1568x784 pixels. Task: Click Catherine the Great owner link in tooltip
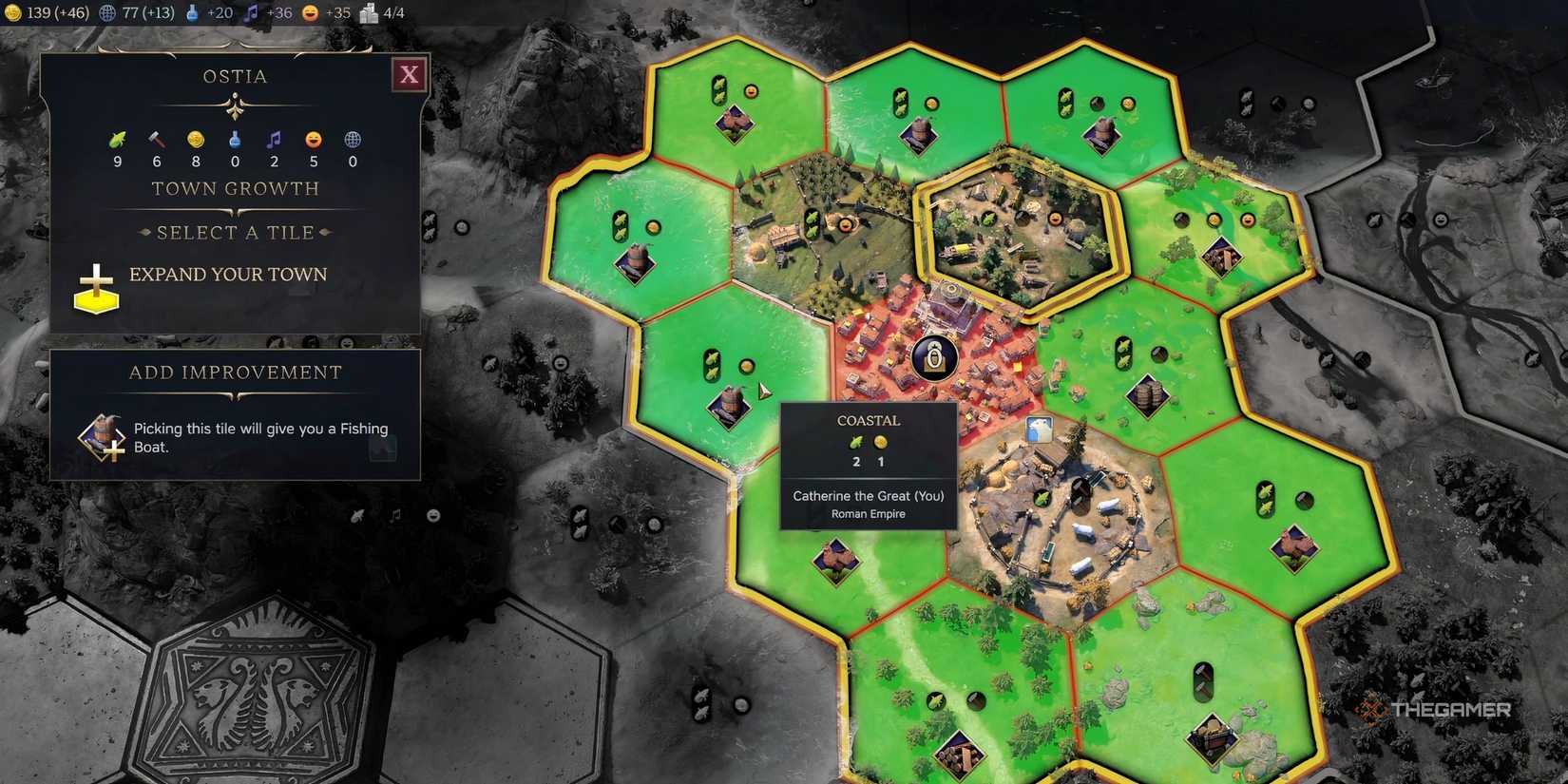point(868,496)
